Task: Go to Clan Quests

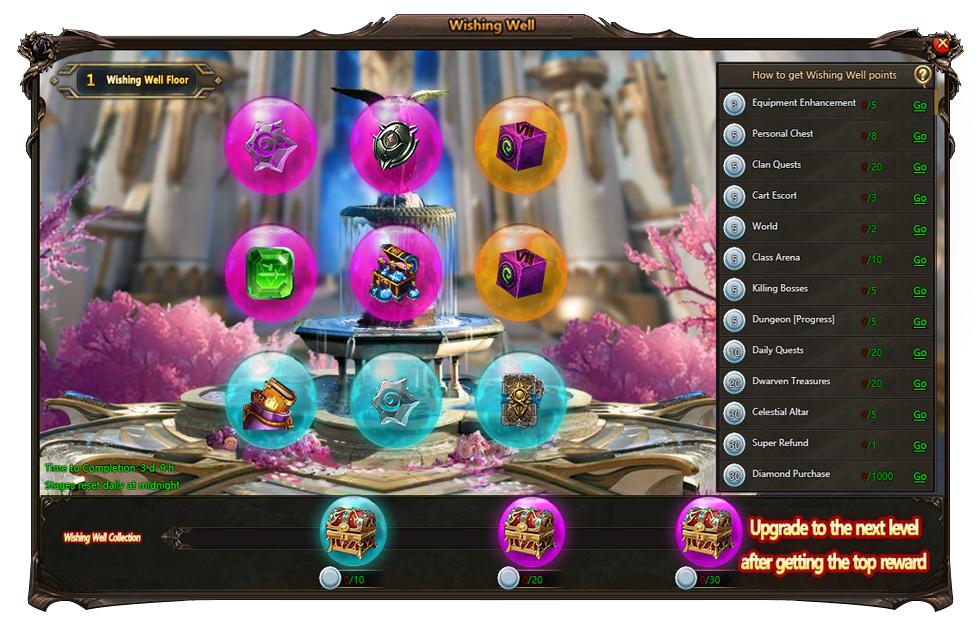Action: point(919,167)
